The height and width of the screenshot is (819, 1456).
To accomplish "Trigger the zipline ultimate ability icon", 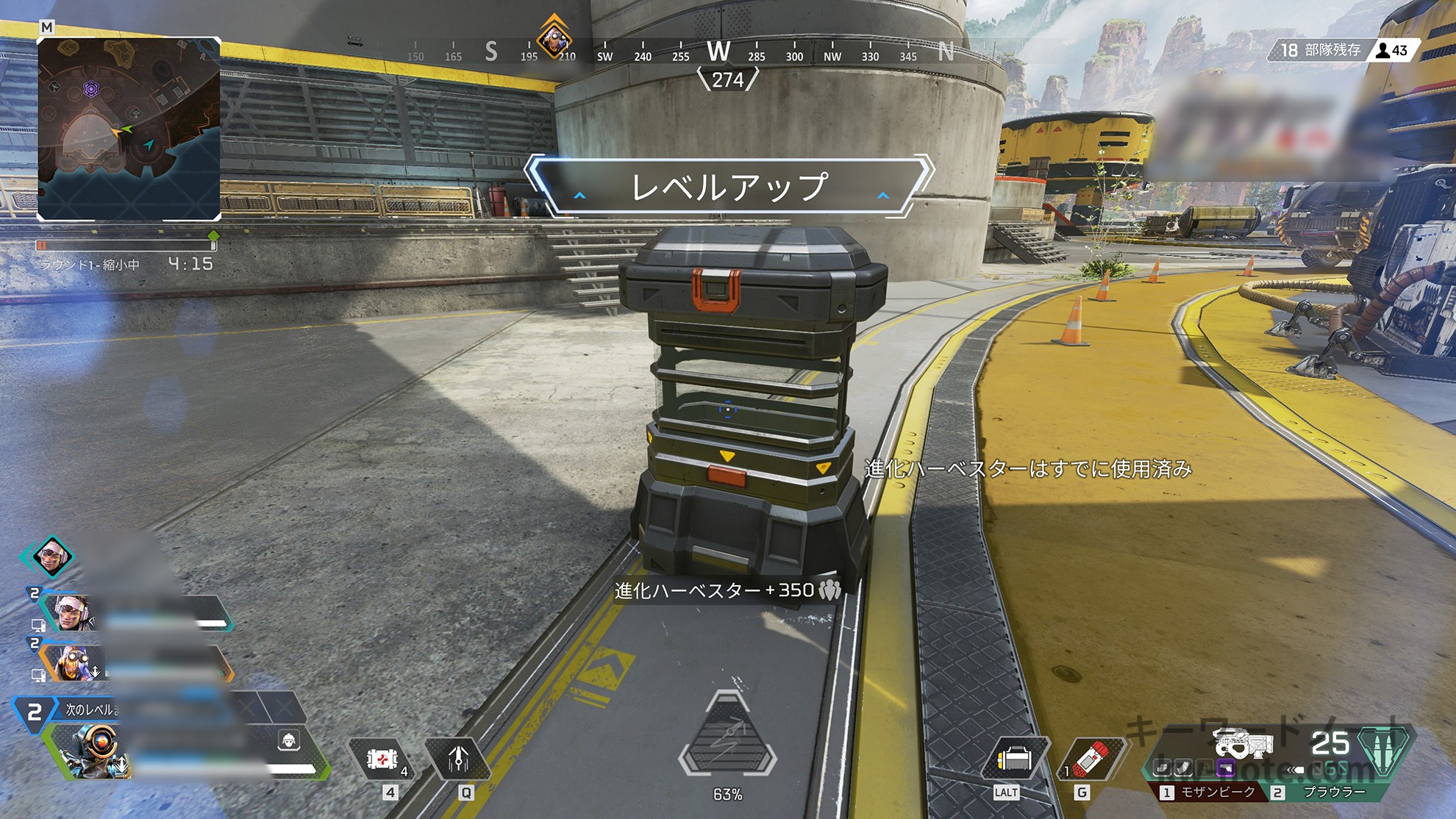I will 727,741.
